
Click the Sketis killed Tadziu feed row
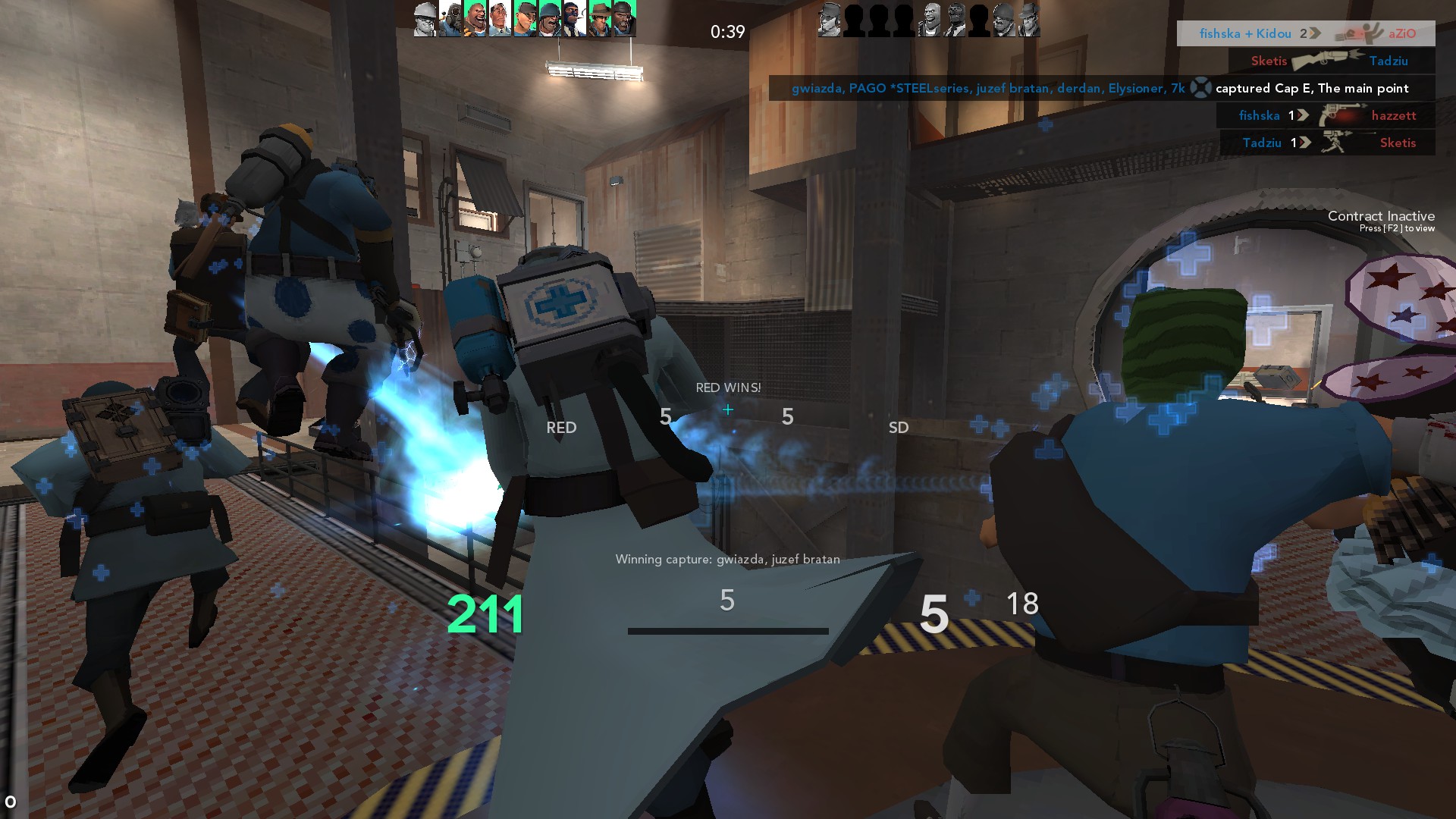(1329, 61)
